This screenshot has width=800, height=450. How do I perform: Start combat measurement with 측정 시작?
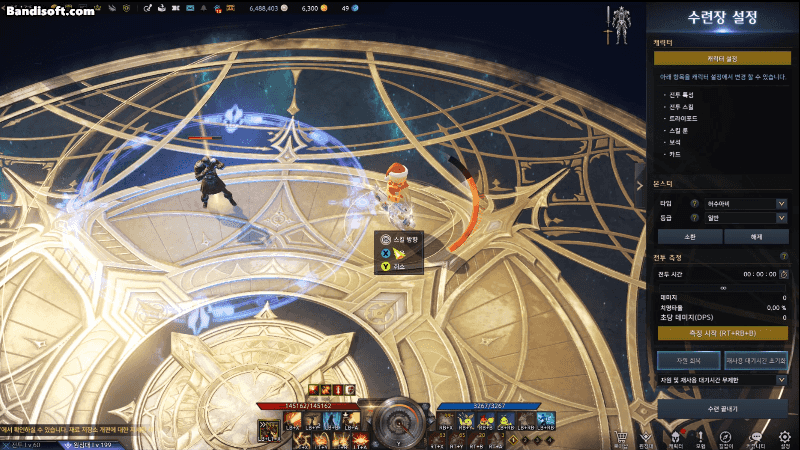722,333
